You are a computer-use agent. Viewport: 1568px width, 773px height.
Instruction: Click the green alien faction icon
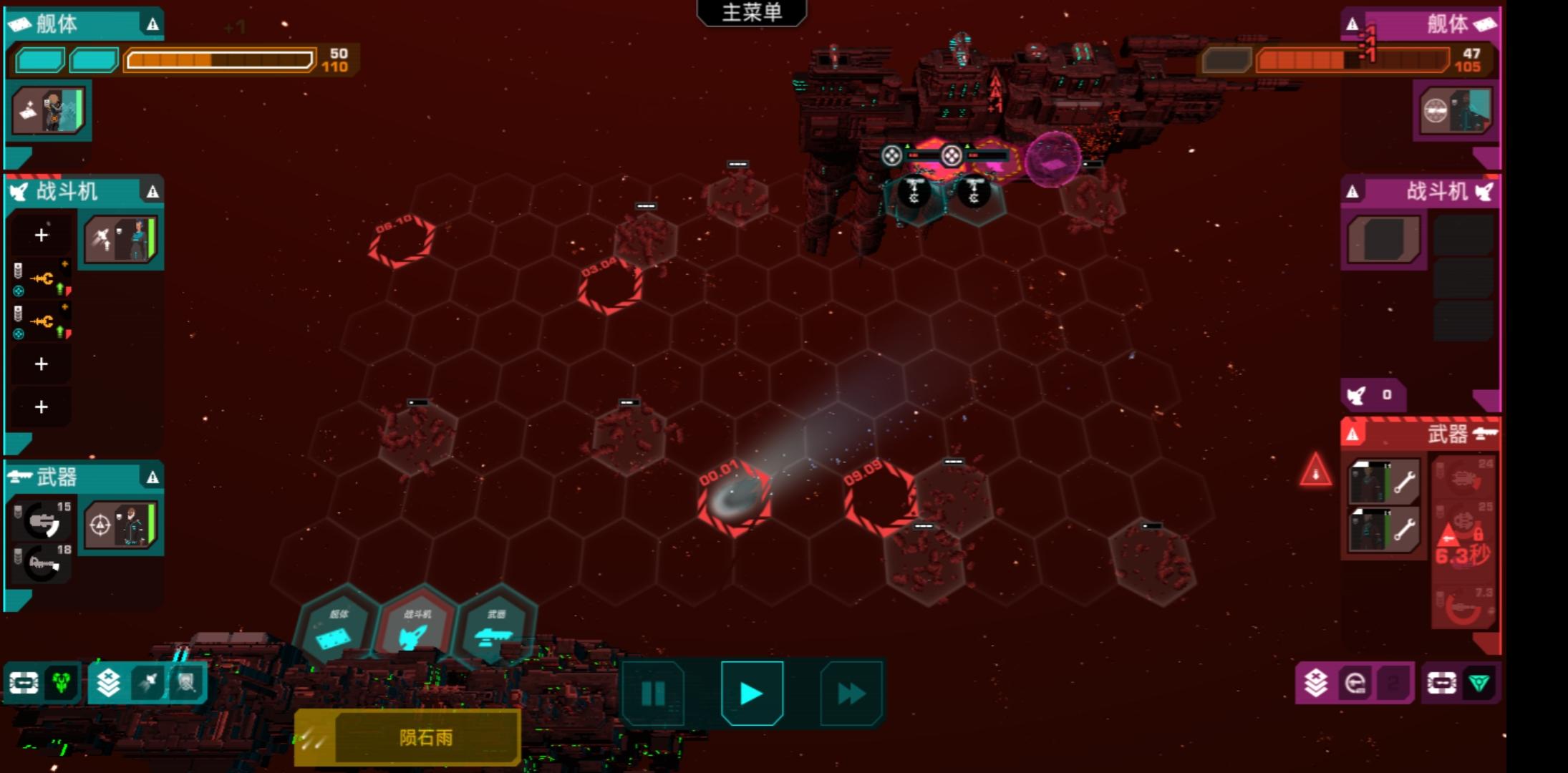click(x=62, y=683)
